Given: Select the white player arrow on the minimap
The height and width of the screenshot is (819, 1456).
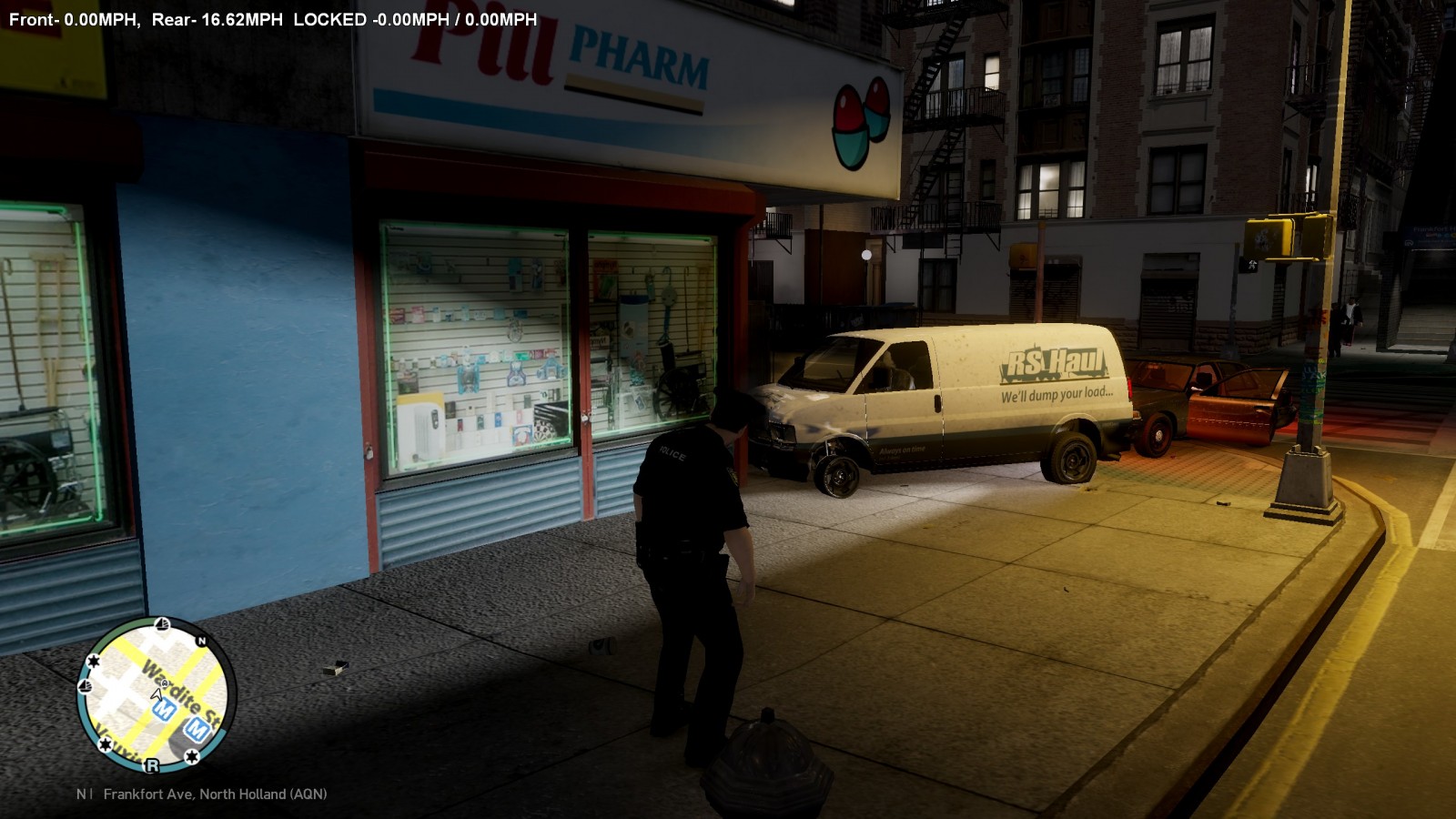Looking at the screenshot, I should click(x=157, y=695).
